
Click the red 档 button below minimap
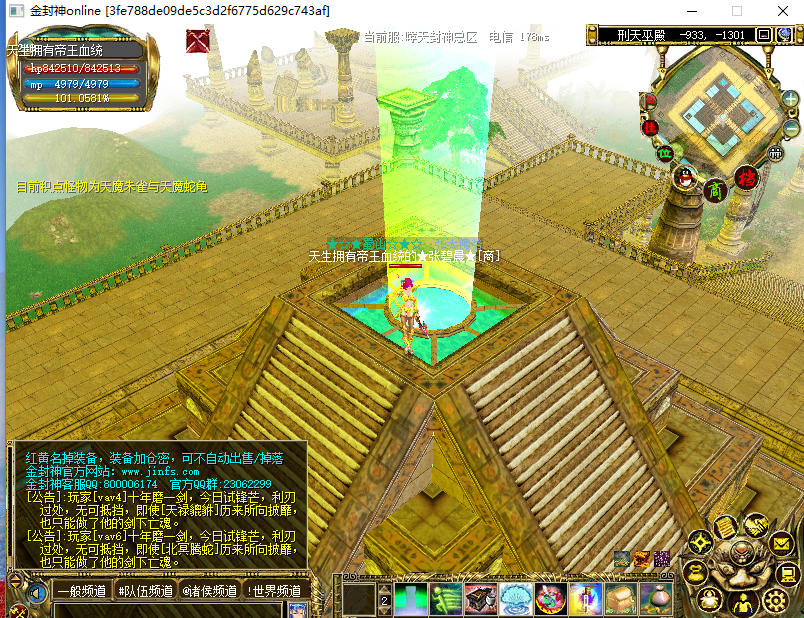745,177
